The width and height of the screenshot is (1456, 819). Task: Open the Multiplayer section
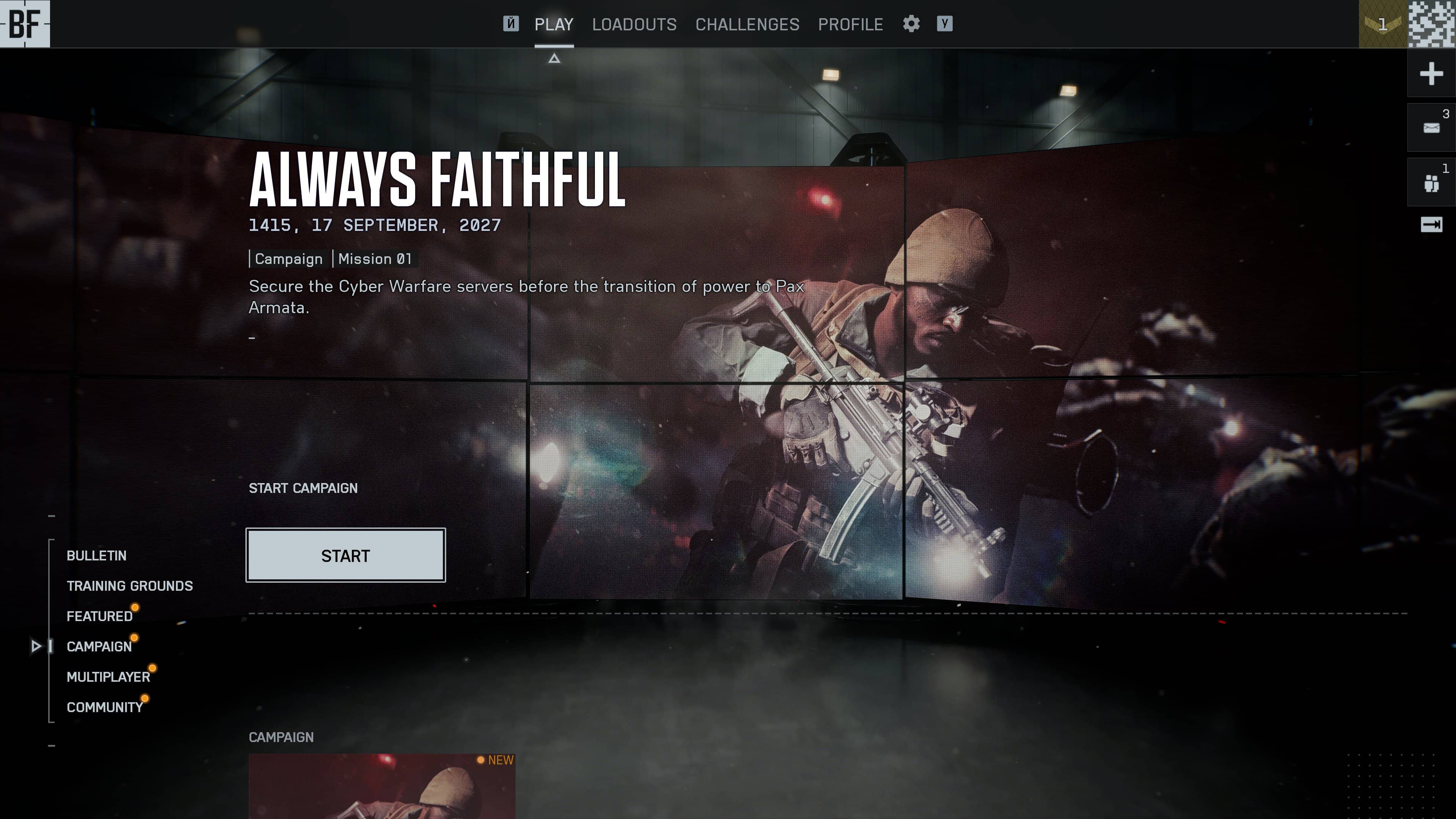click(x=108, y=676)
